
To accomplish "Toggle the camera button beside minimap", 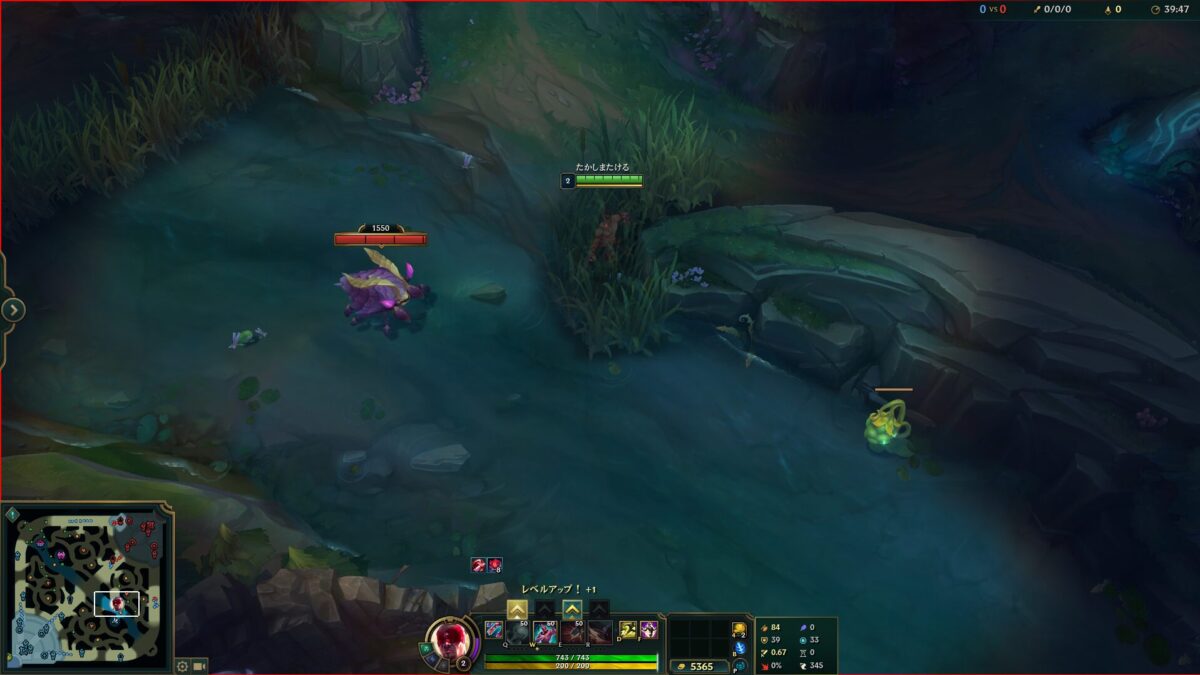I will [199, 665].
